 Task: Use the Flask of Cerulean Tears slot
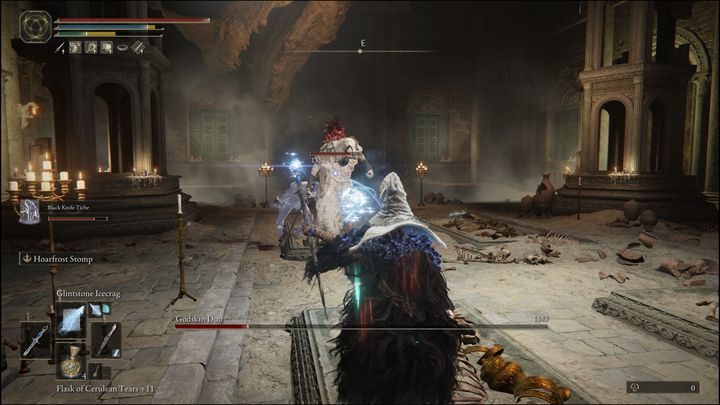(72, 363)
